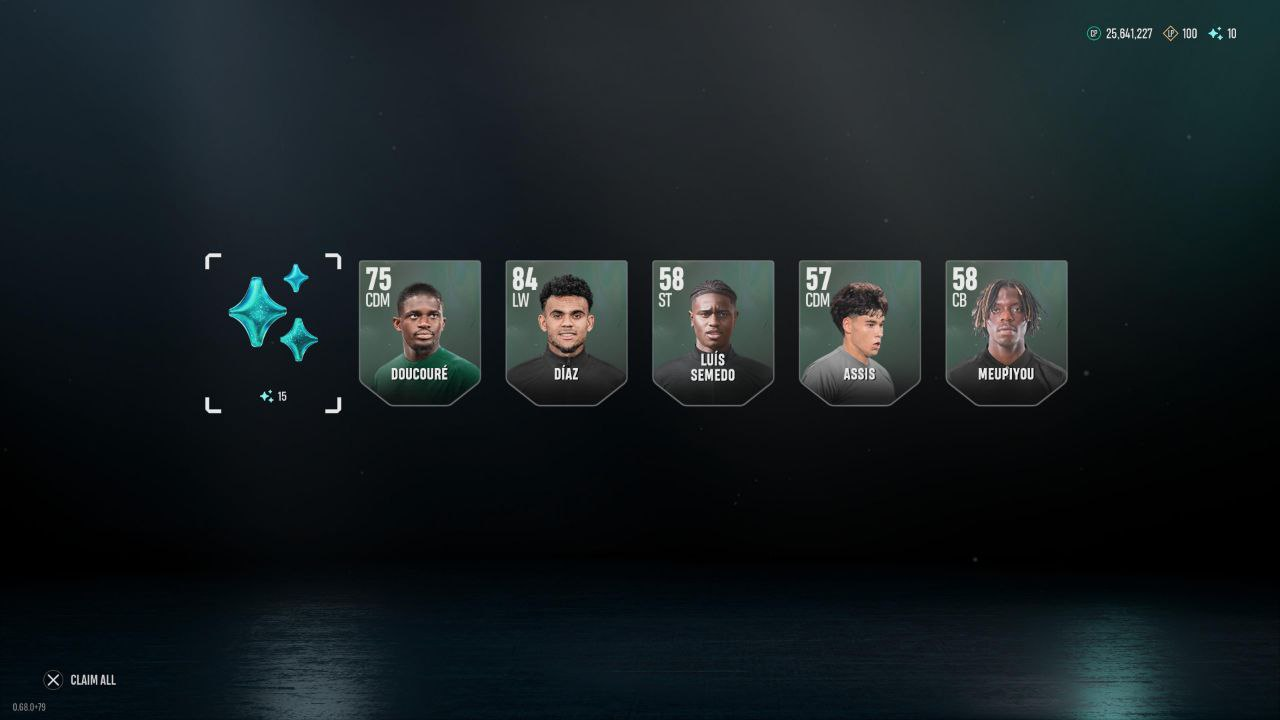Choose the Doucouré 75 CDM card
Viewport: 1280px width, 720px height.
coord(420,332)
